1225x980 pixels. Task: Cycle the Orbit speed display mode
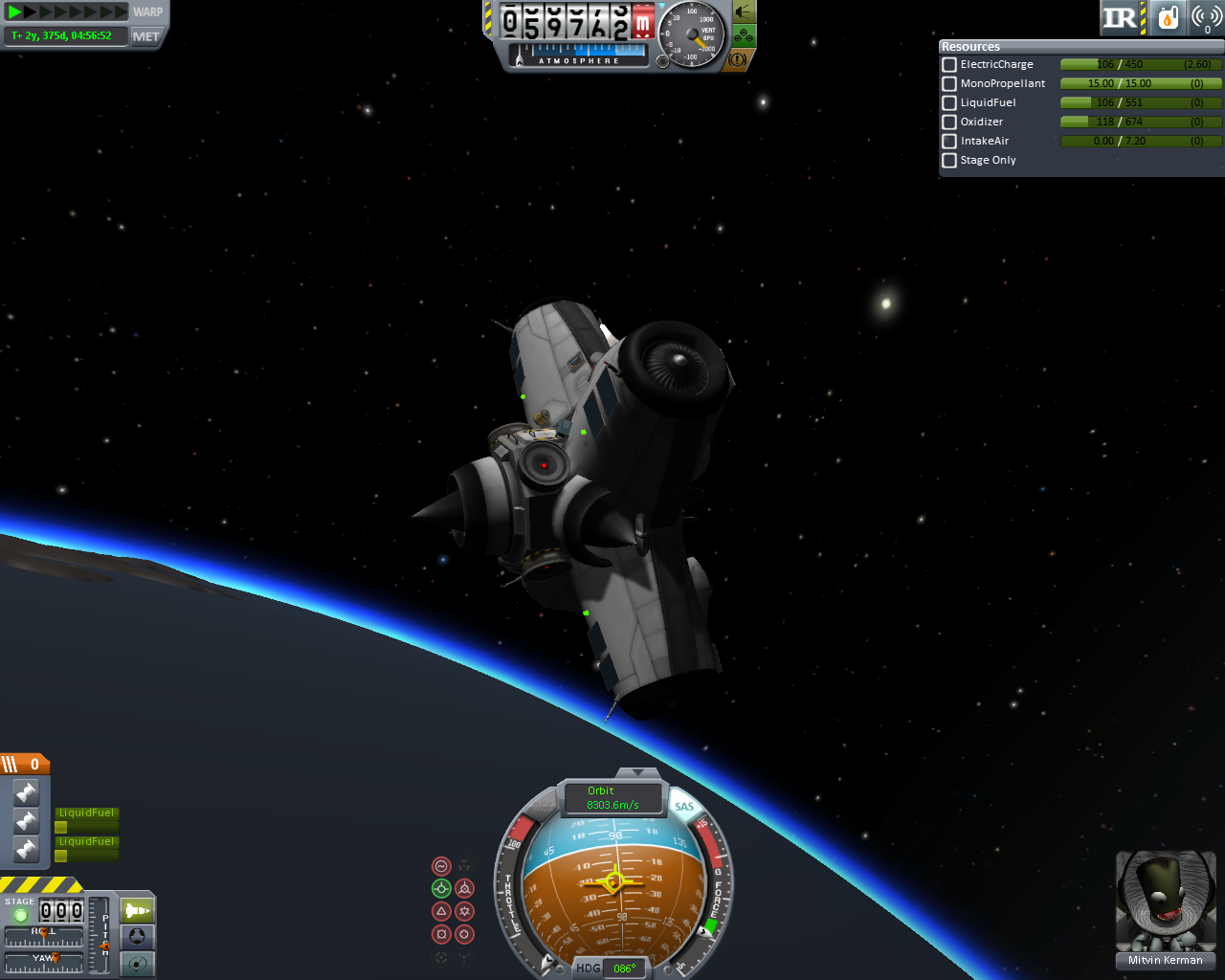coord(612,798)
